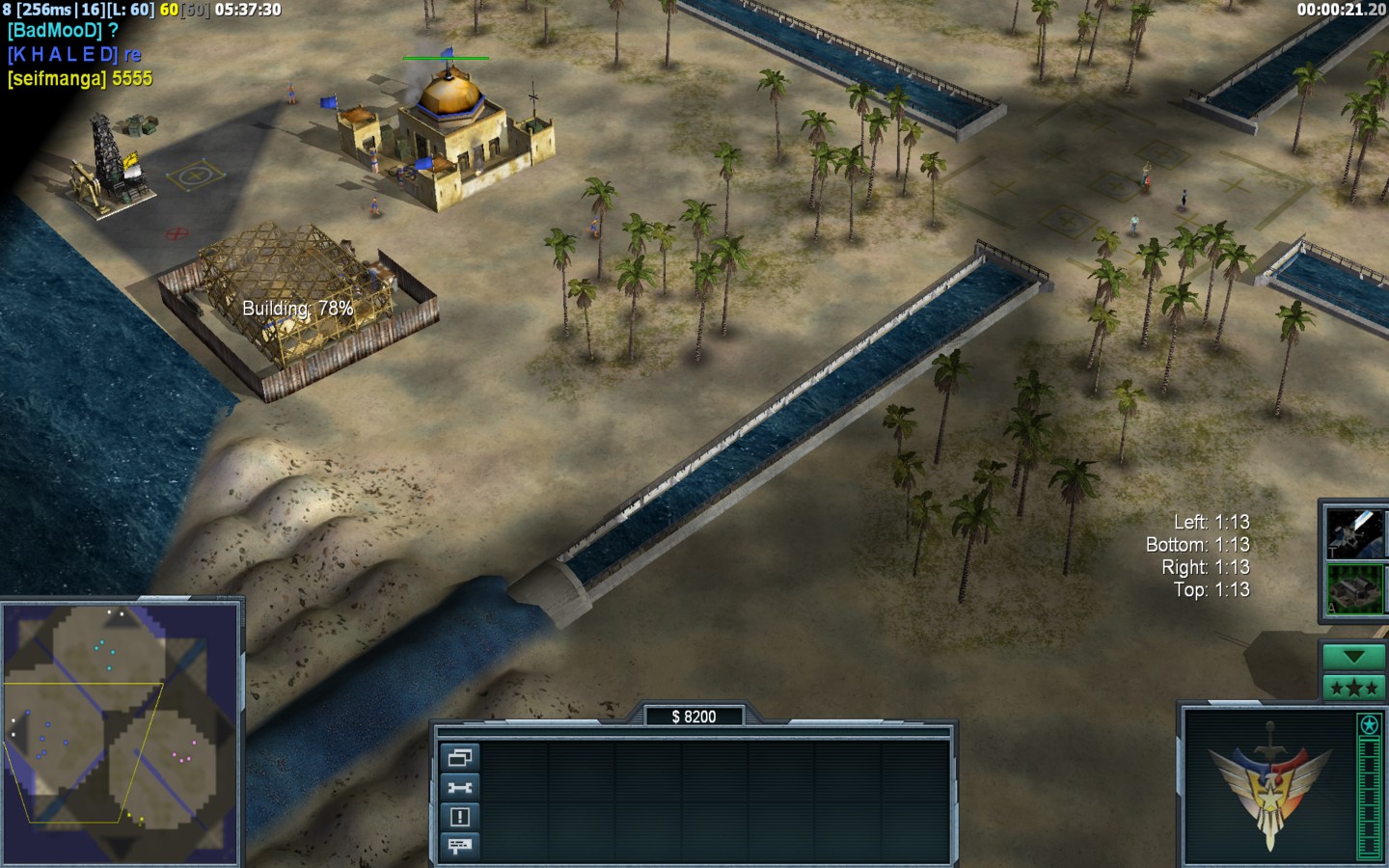Click the radar minimap
The height and width of the screenshot is (868, 1389).
pos(121,733)
